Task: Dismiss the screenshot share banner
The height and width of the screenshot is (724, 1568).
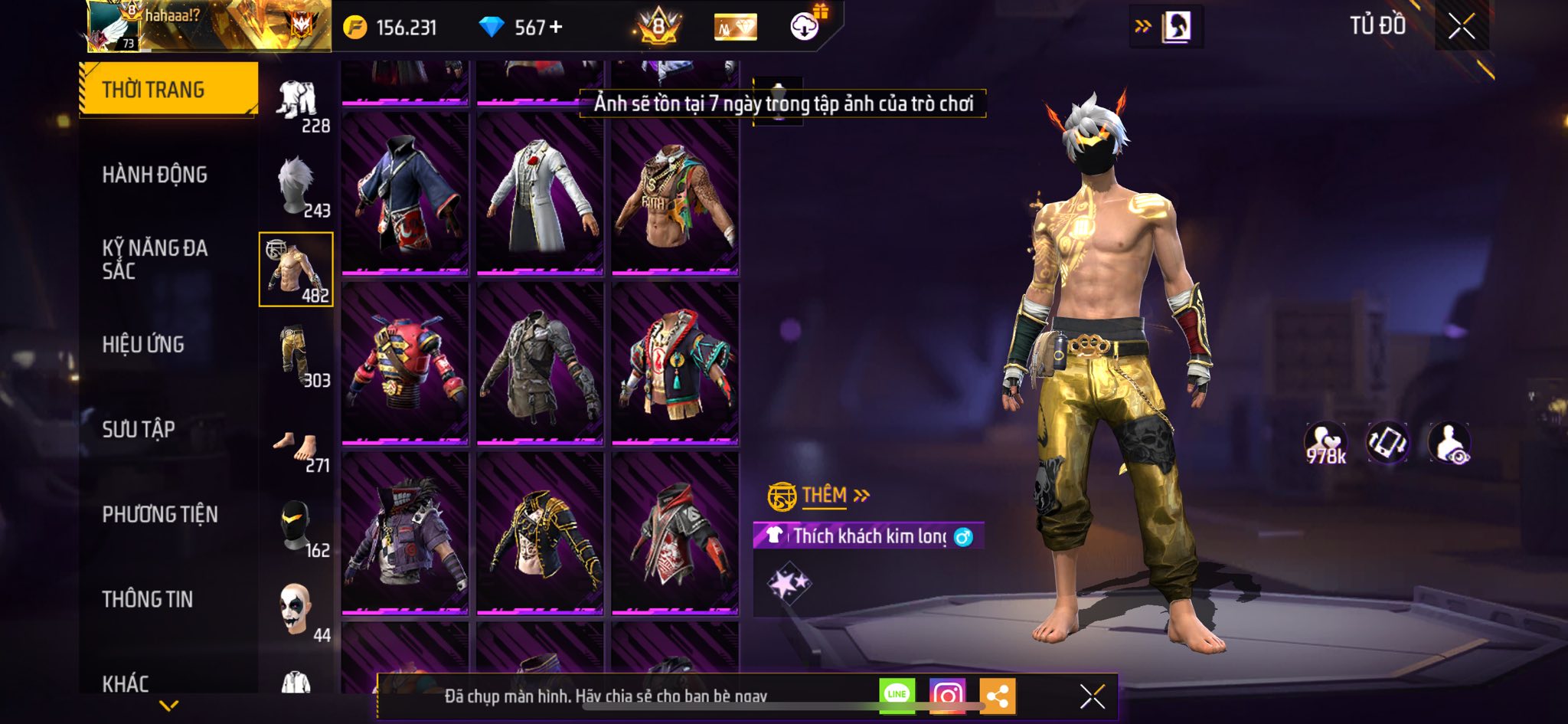Action: pyautogui.click(x=1092, y=696)
